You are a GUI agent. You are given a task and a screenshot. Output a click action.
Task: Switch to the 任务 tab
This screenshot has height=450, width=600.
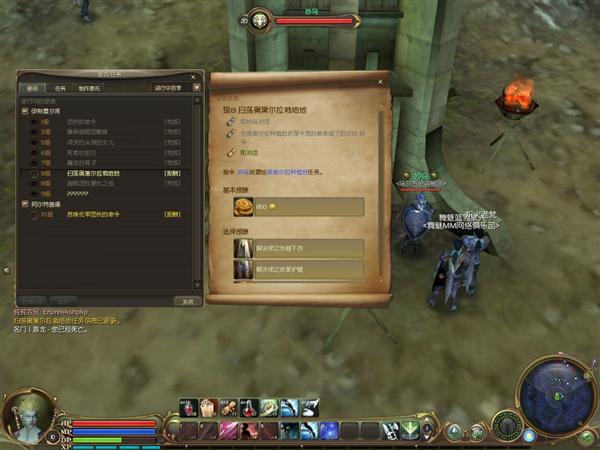pos(61,88)
